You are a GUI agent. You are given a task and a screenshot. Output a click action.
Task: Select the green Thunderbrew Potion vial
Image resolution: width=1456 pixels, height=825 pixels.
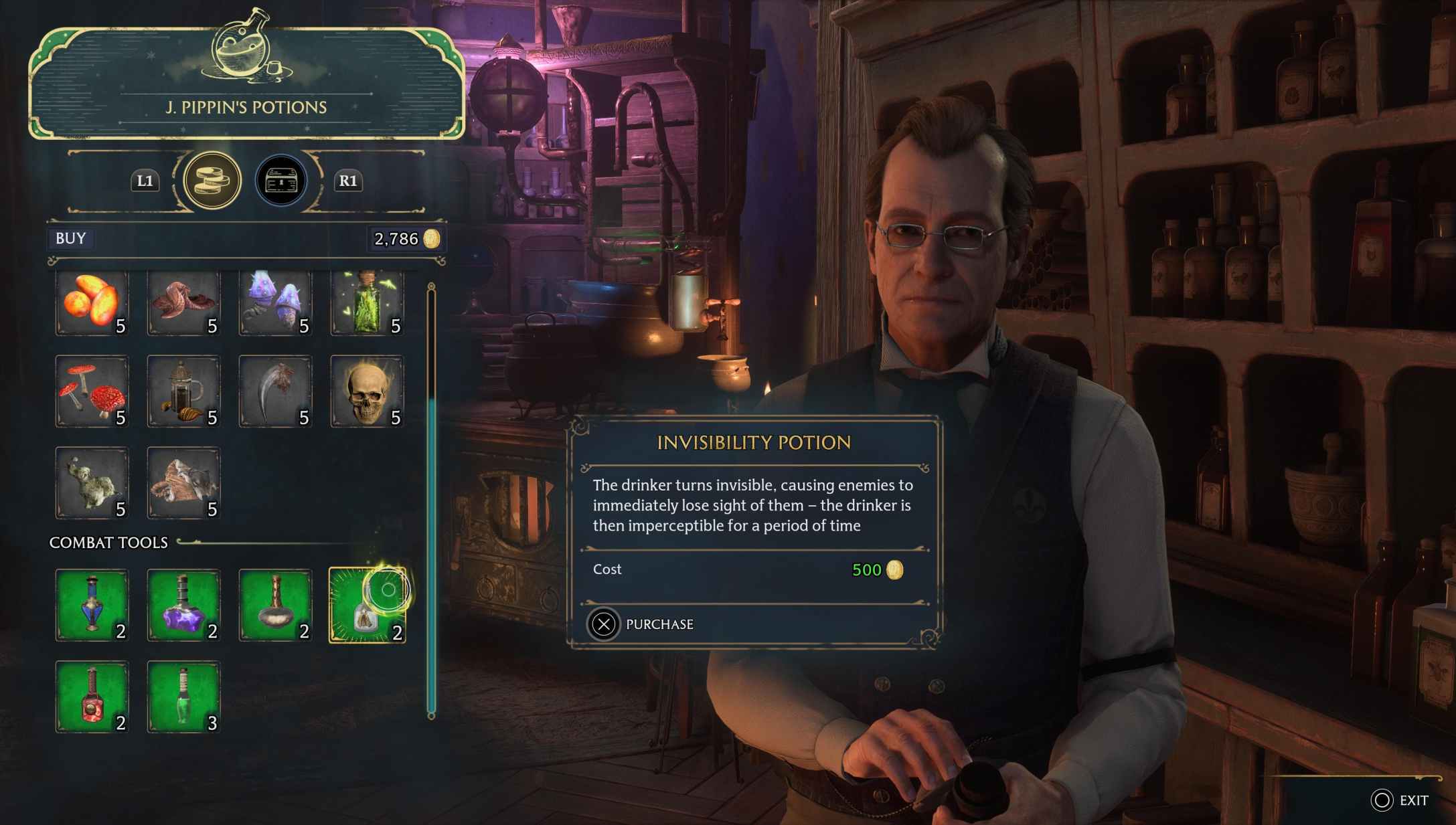coord(183,696)
